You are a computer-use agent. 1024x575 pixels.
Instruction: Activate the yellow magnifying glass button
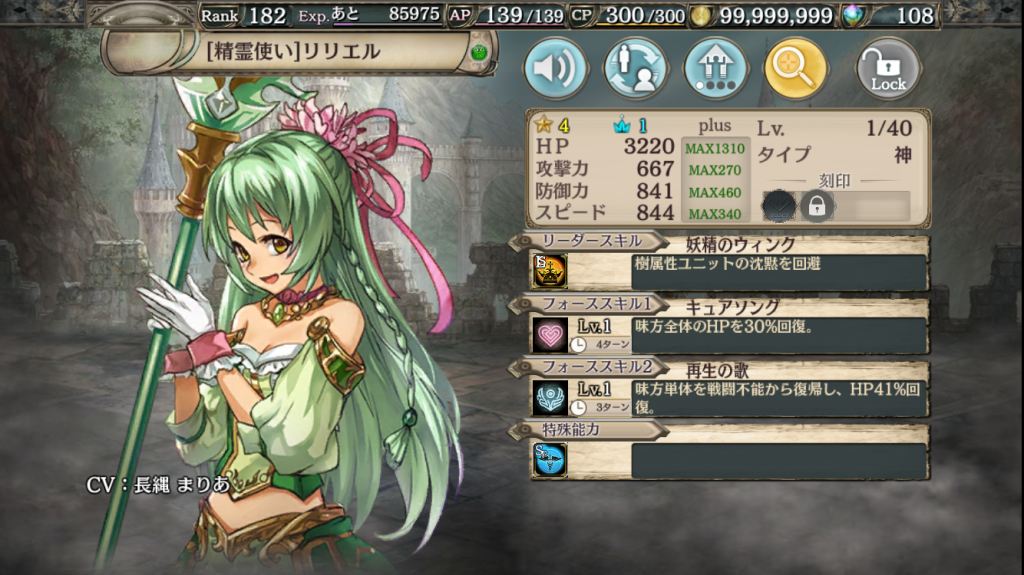pyautogui.click(x=795, y=69)
